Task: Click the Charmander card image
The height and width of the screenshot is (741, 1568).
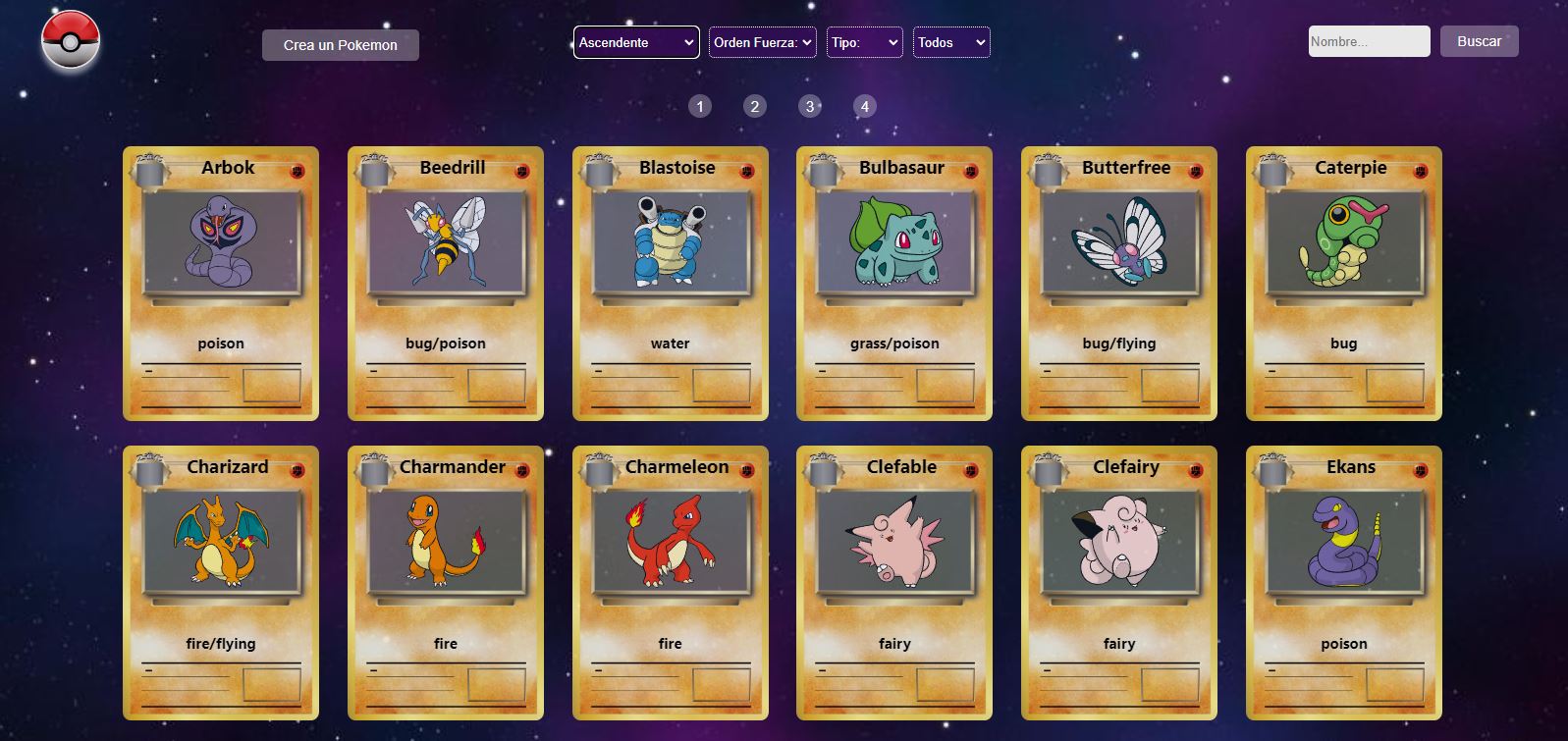Action: pos(445,539)
